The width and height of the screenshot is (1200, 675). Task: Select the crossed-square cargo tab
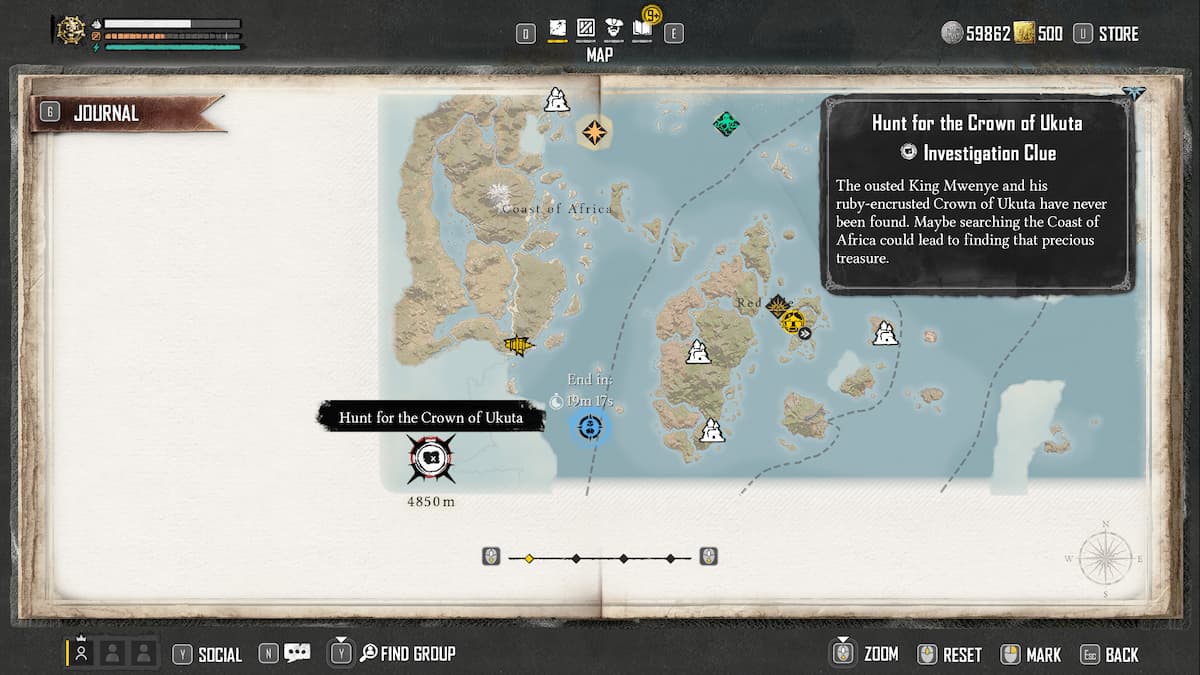click(586, 31)
